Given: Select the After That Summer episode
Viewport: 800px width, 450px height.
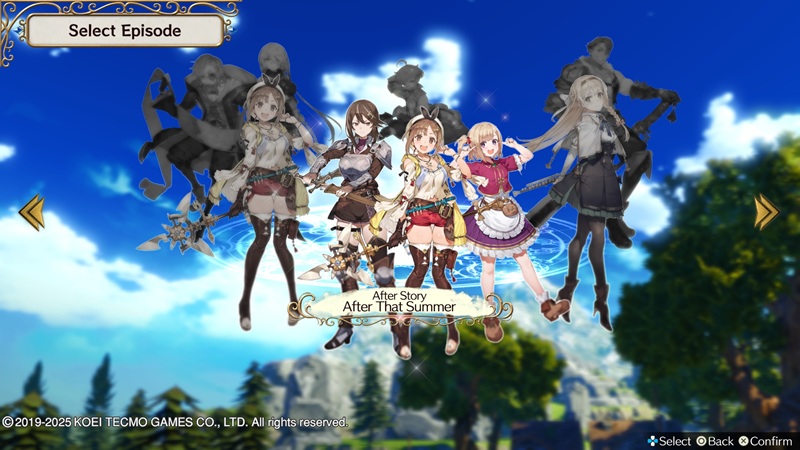Looking at the screenshot, I should [x=399, y=302].
